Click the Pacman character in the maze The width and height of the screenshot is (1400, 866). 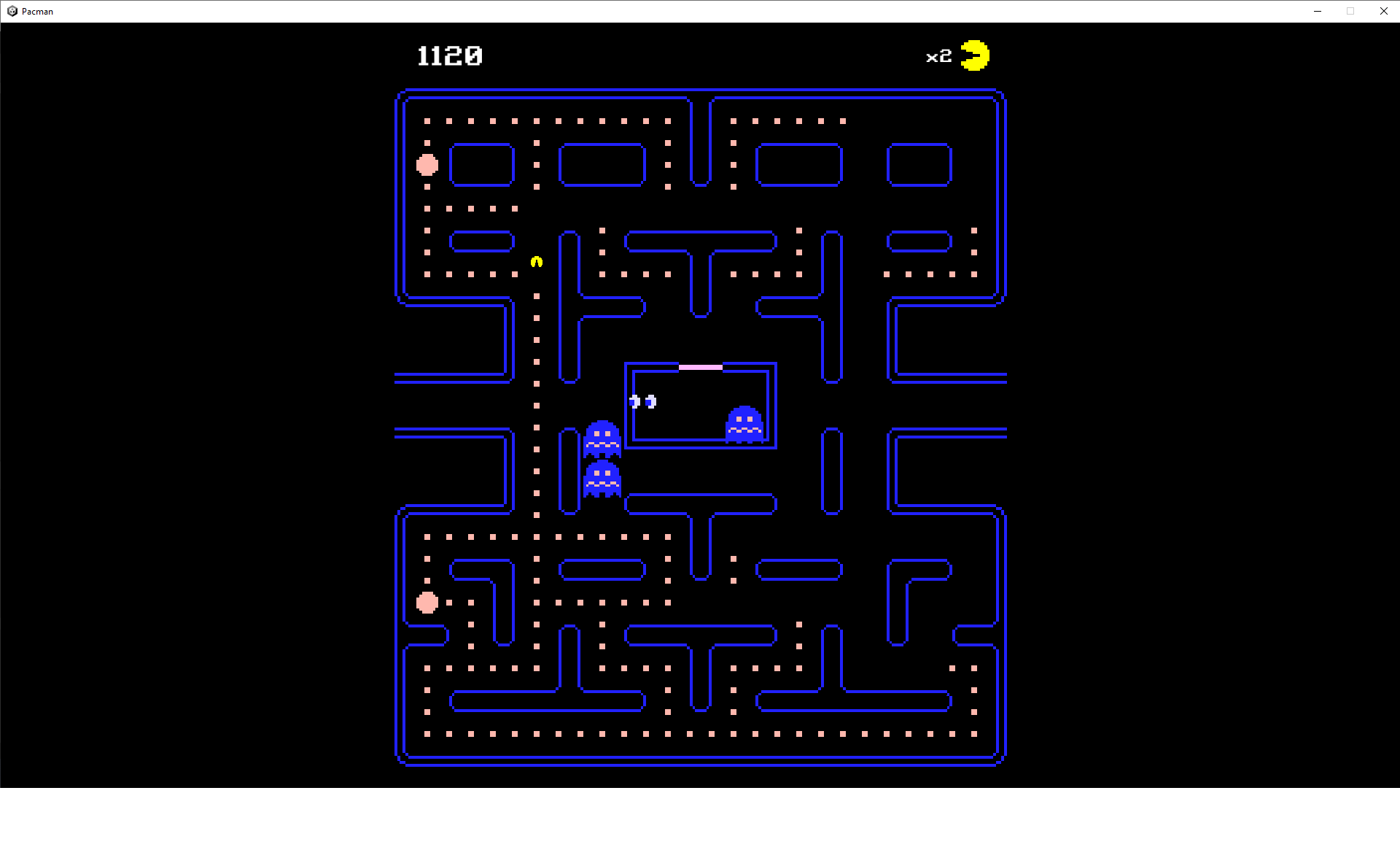pyautogui.click(x=535, y=263)
